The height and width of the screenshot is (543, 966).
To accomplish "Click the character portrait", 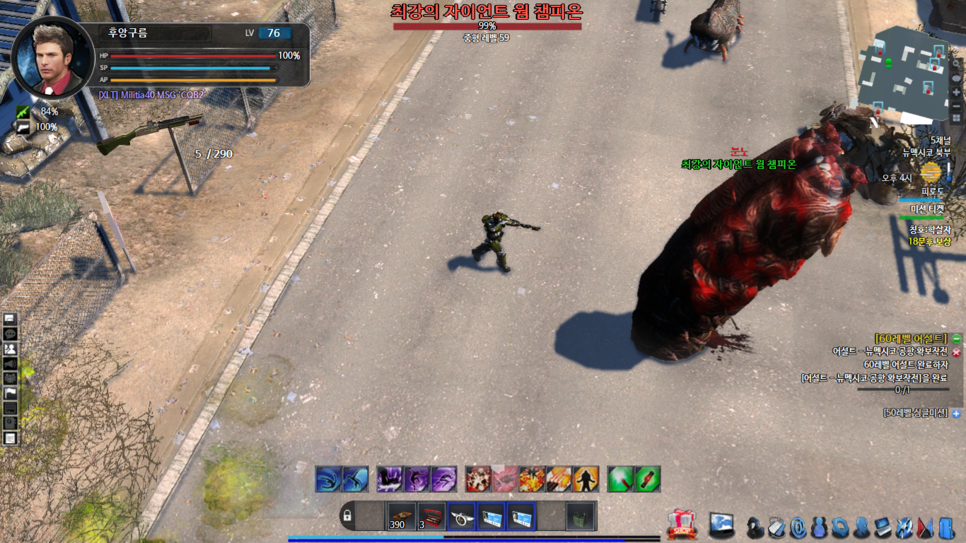I will (52, 58).
